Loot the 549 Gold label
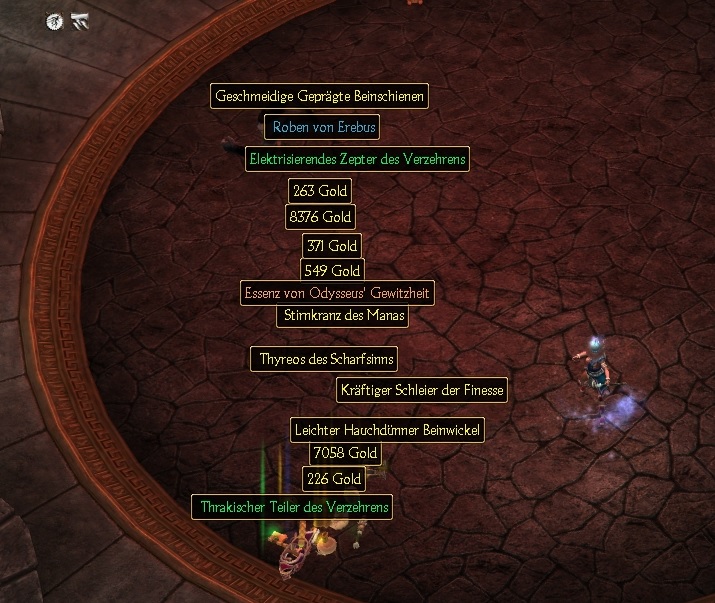The width and height of the screenshot is (715, 603). point(332,270)
